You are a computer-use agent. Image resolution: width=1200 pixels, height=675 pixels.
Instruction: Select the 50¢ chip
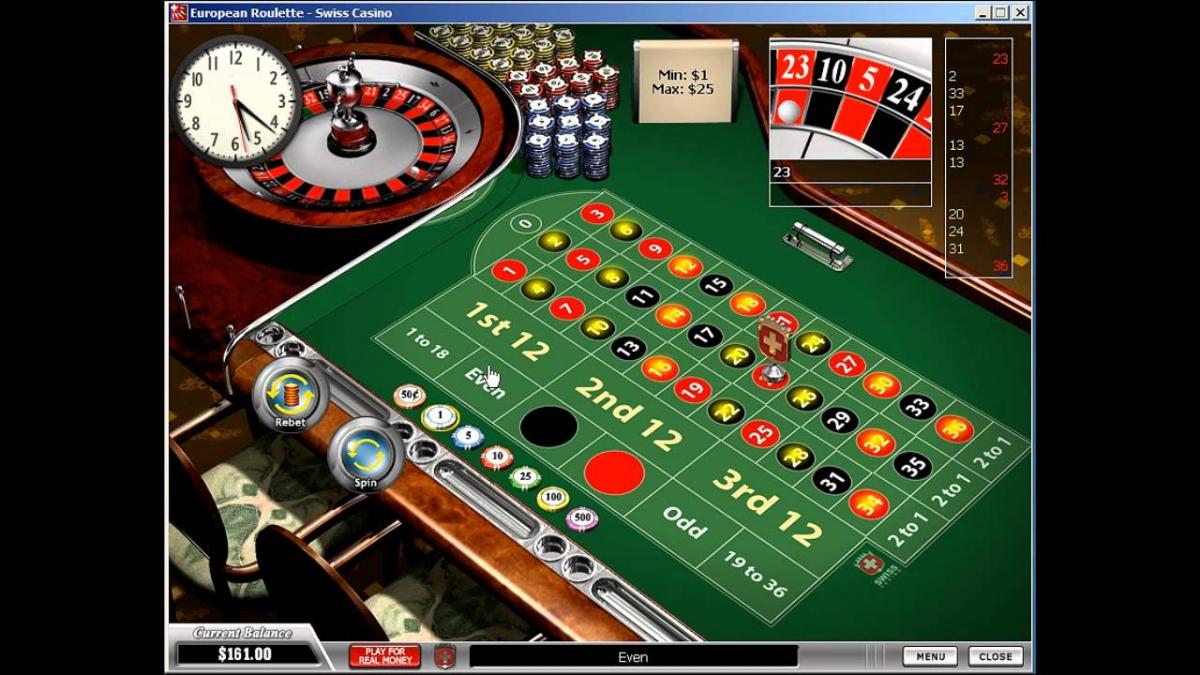409,397
